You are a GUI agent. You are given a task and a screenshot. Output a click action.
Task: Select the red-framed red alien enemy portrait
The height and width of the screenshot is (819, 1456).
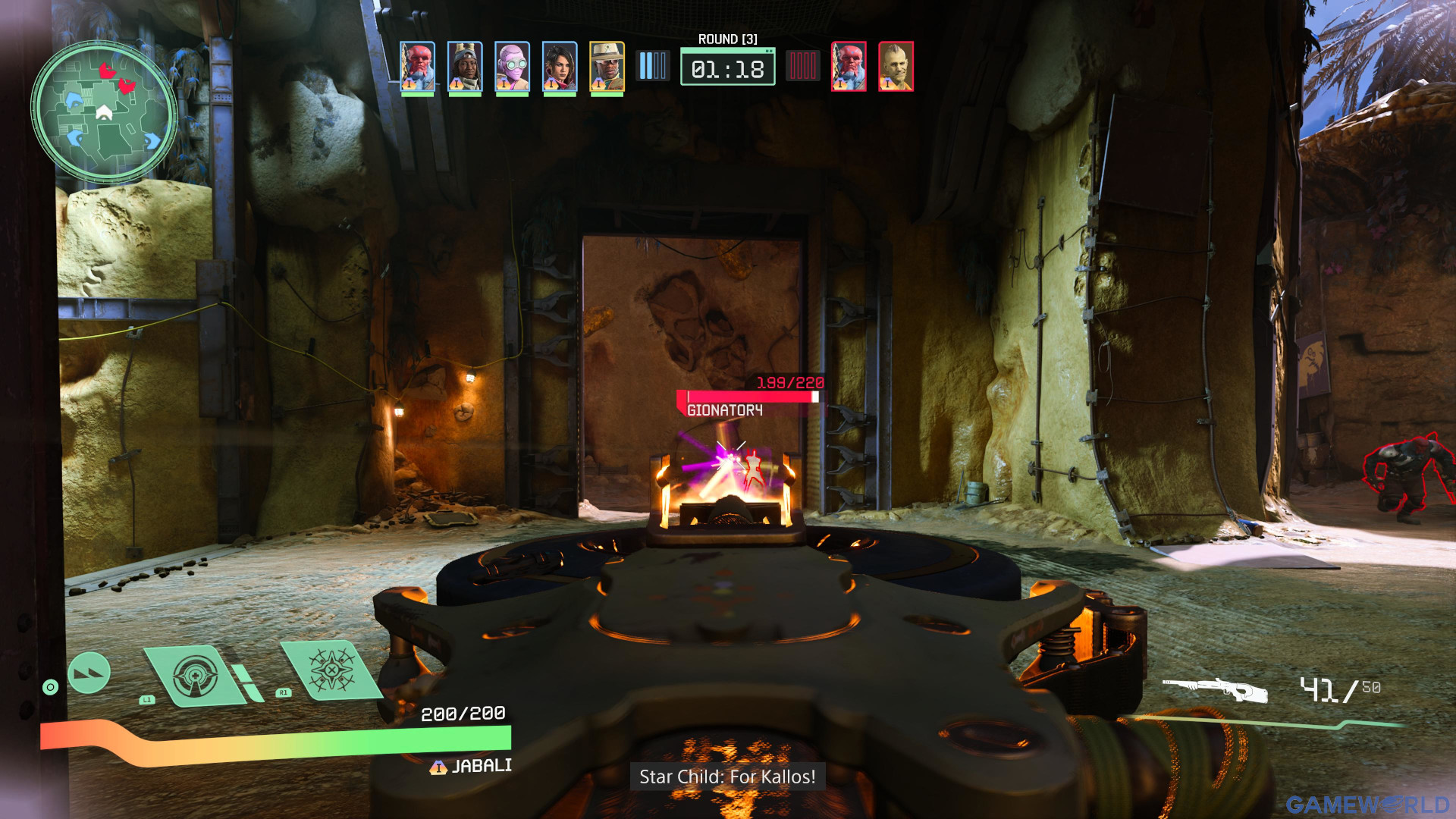coord(849,67)
